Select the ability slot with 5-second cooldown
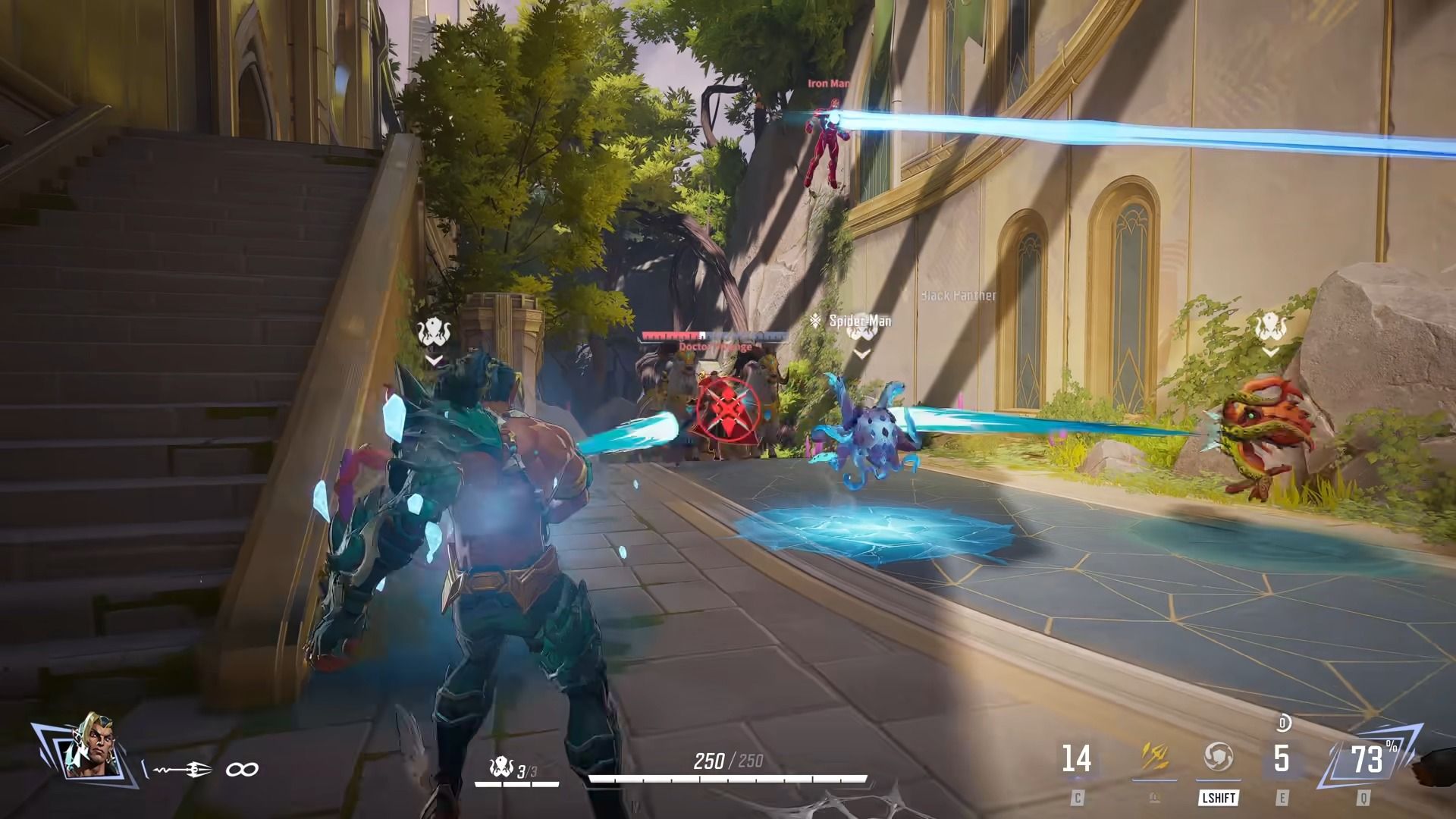The height and width of the screenshot is (819, 1456). 1281,759
